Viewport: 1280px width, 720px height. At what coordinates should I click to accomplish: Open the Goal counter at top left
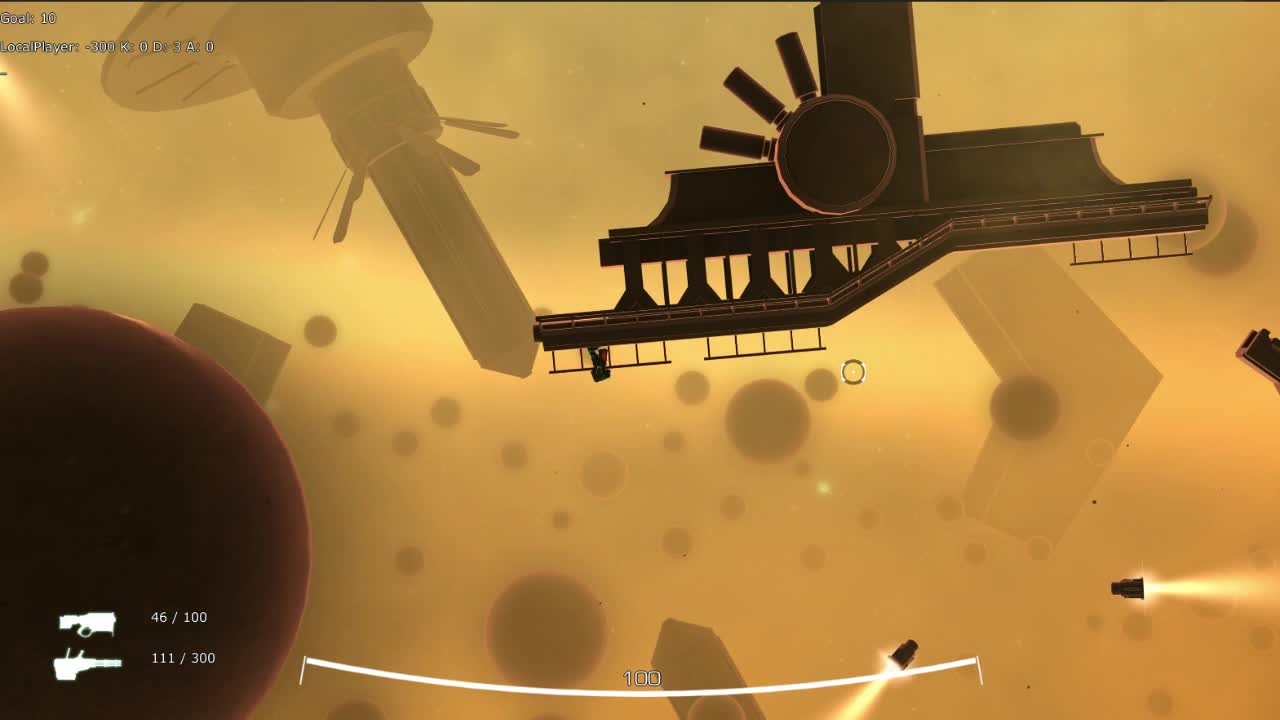(27, 17)
